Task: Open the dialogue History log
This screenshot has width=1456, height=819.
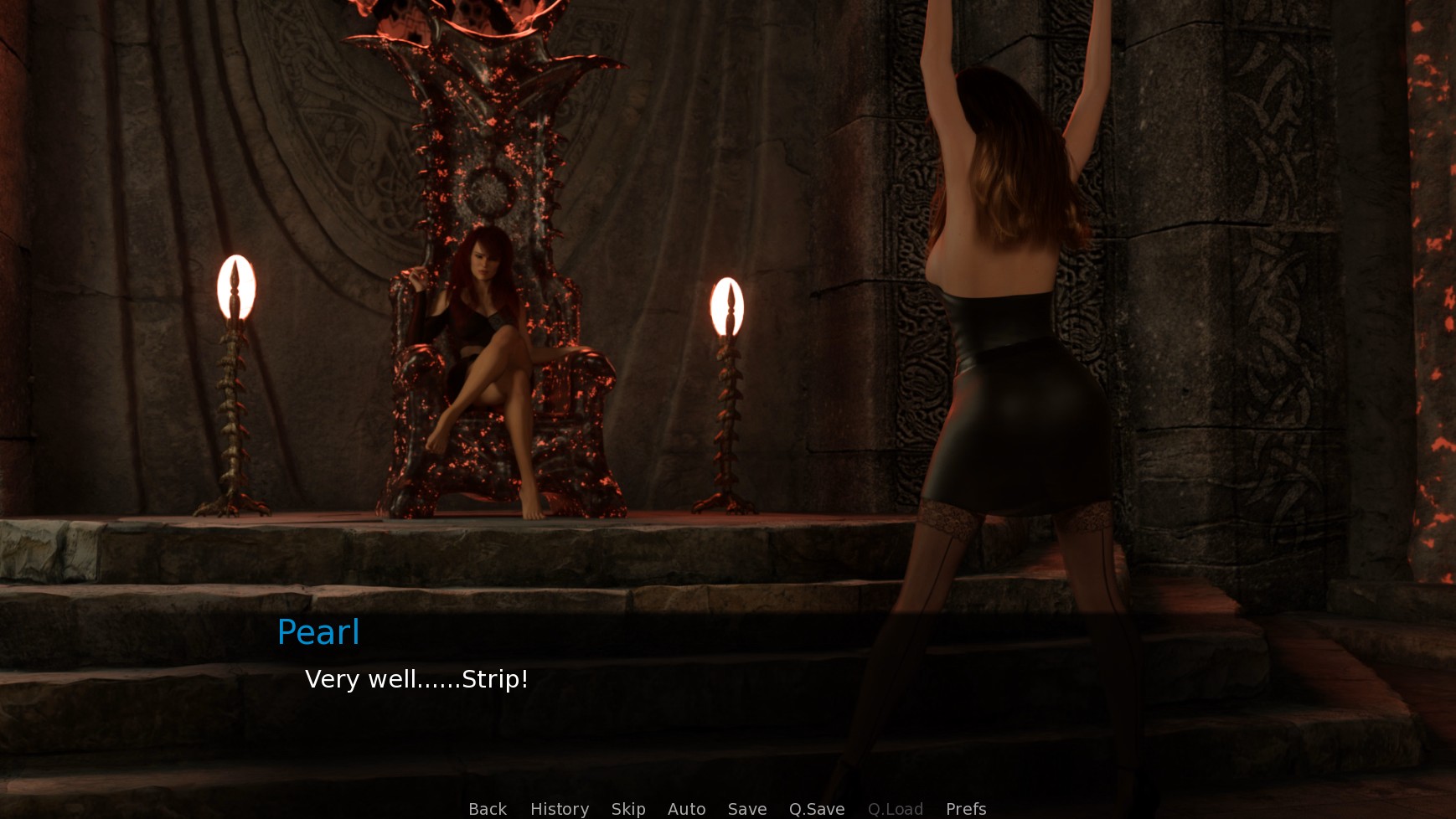Action: coord(560,809)
